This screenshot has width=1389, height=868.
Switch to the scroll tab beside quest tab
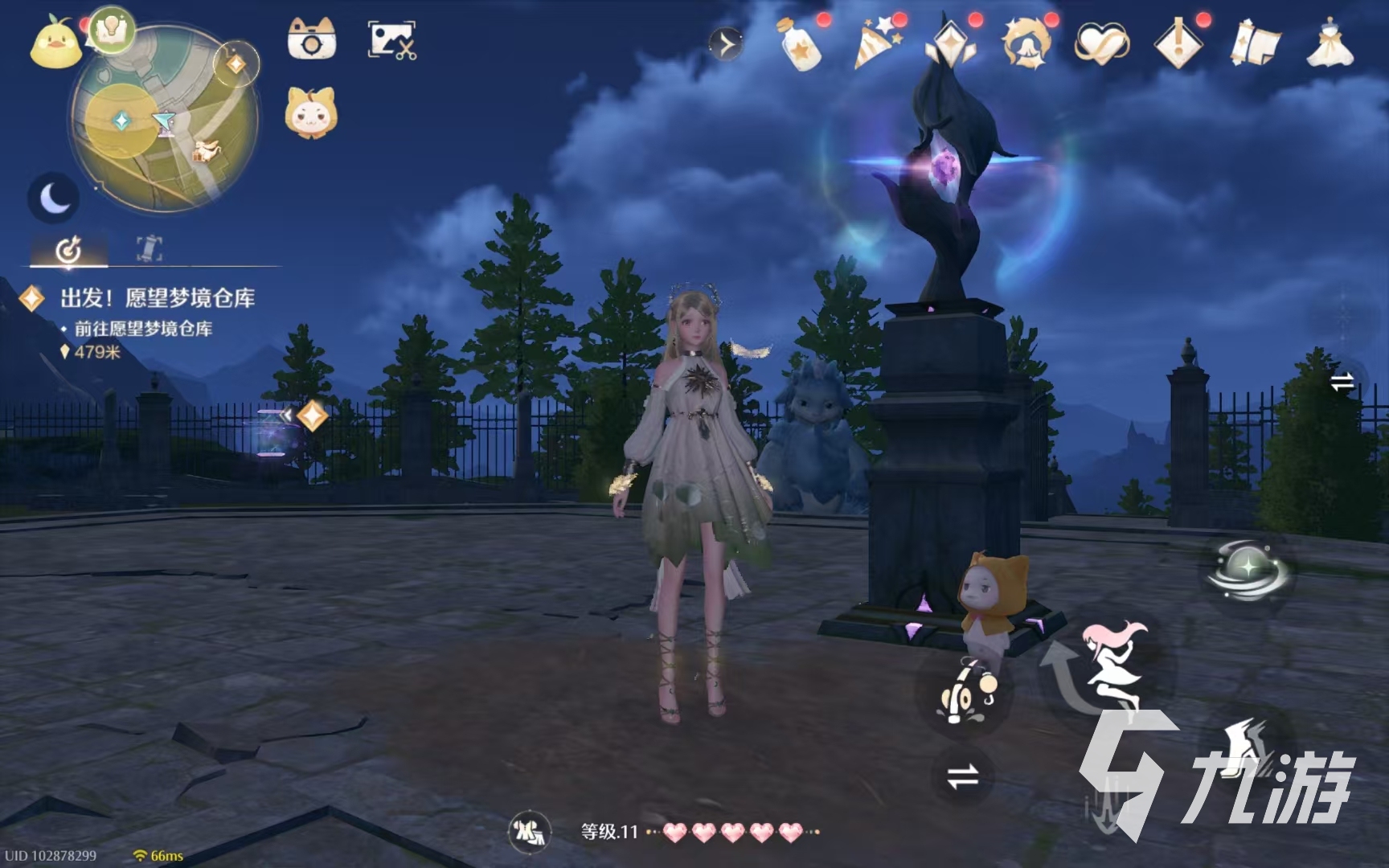(149, 249)
